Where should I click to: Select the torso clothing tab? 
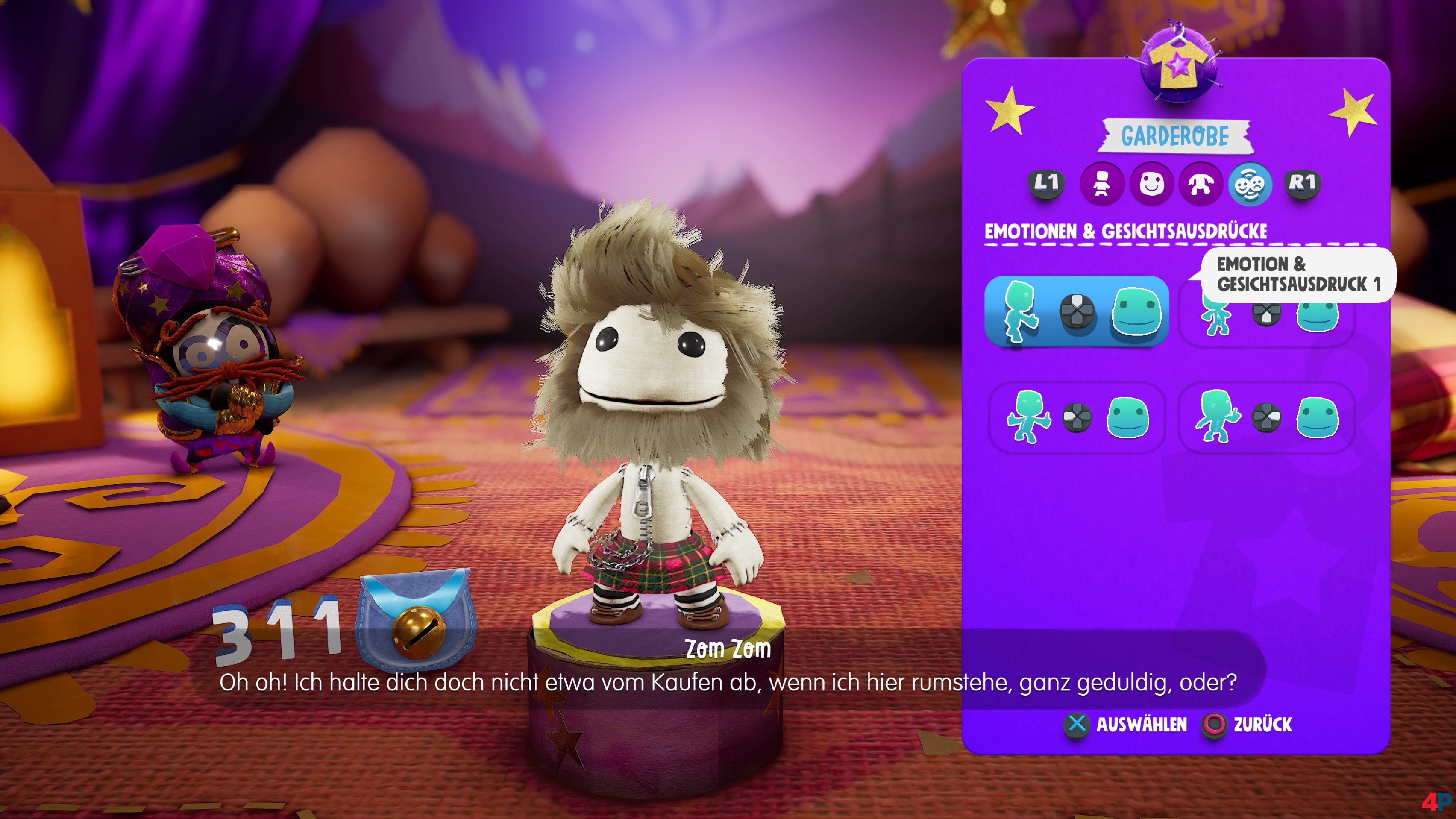point(1200,184)
